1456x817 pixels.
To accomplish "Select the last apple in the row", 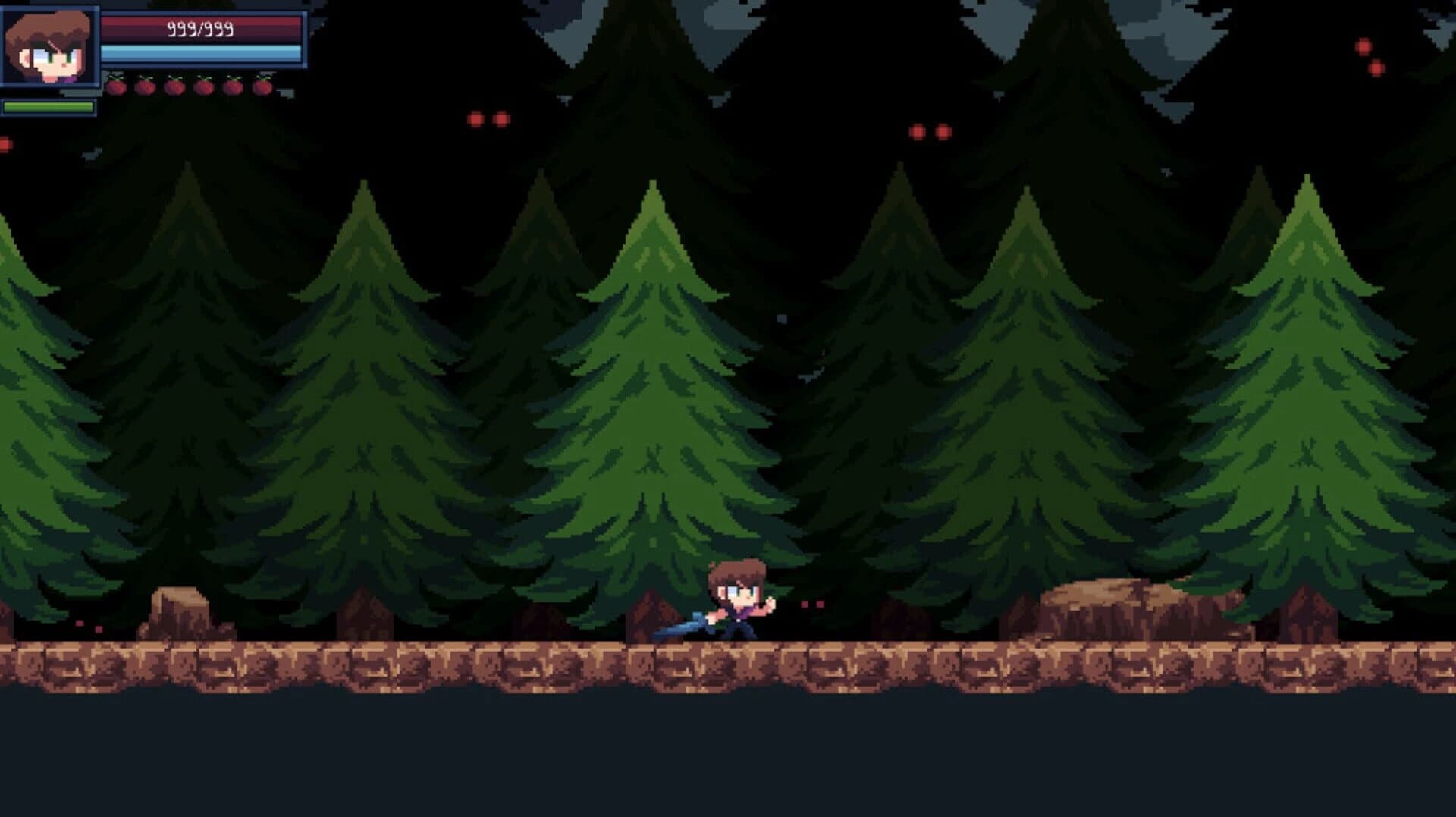I will click(263, 86).
